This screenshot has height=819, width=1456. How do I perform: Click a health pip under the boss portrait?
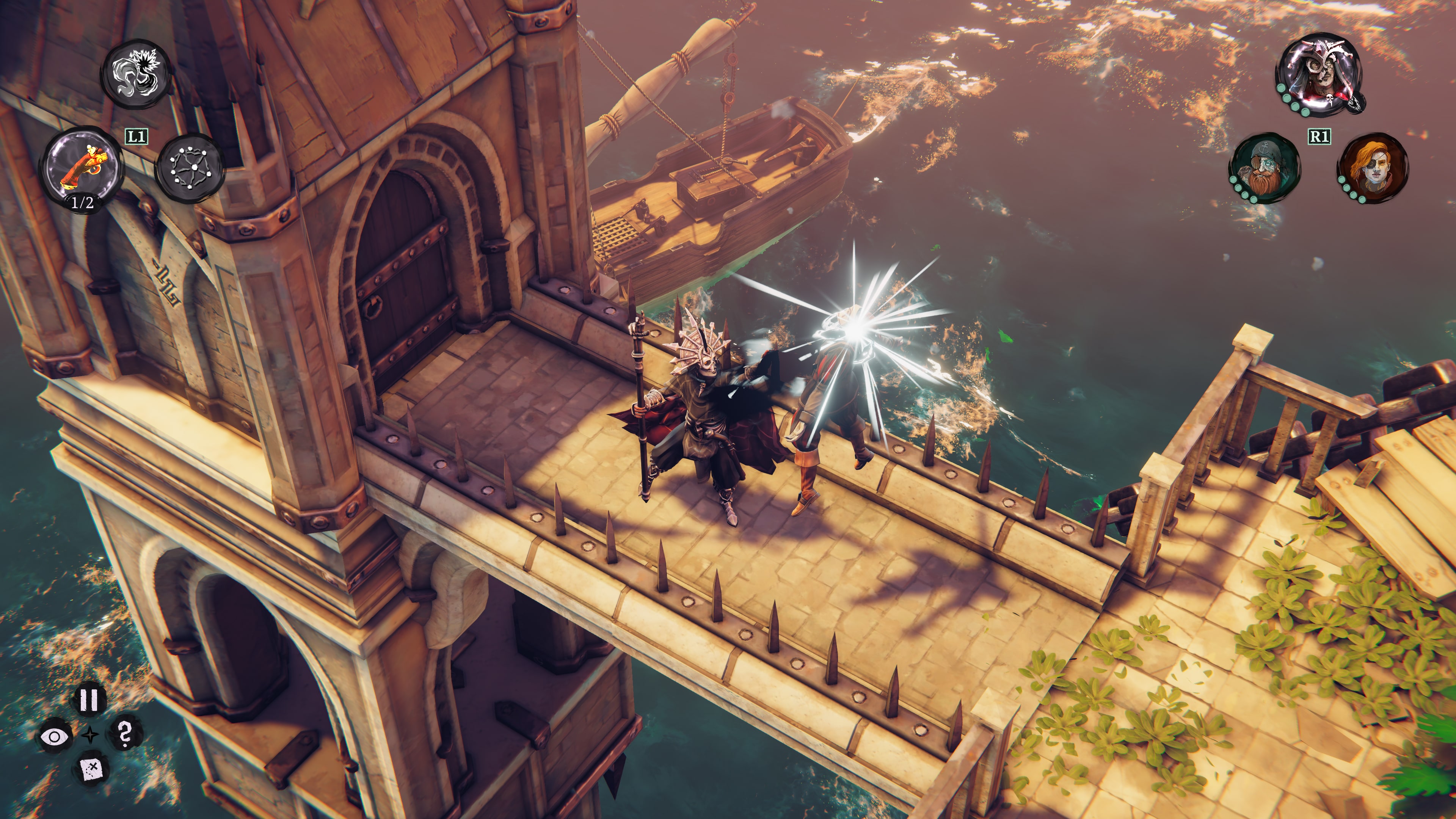[x=1281, y=88]
